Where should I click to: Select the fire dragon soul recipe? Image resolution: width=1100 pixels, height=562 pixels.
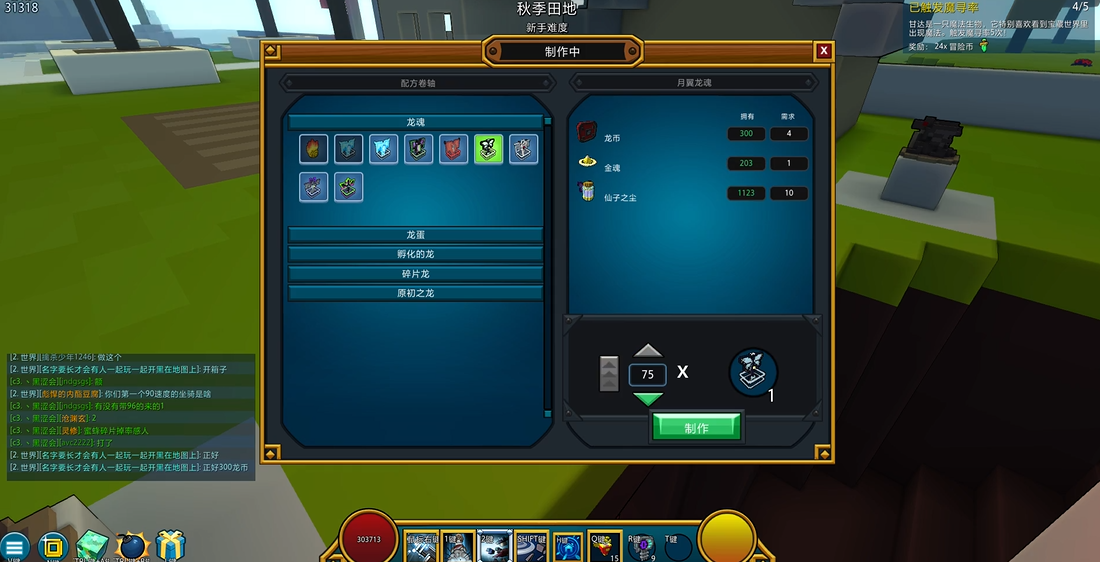313,149
